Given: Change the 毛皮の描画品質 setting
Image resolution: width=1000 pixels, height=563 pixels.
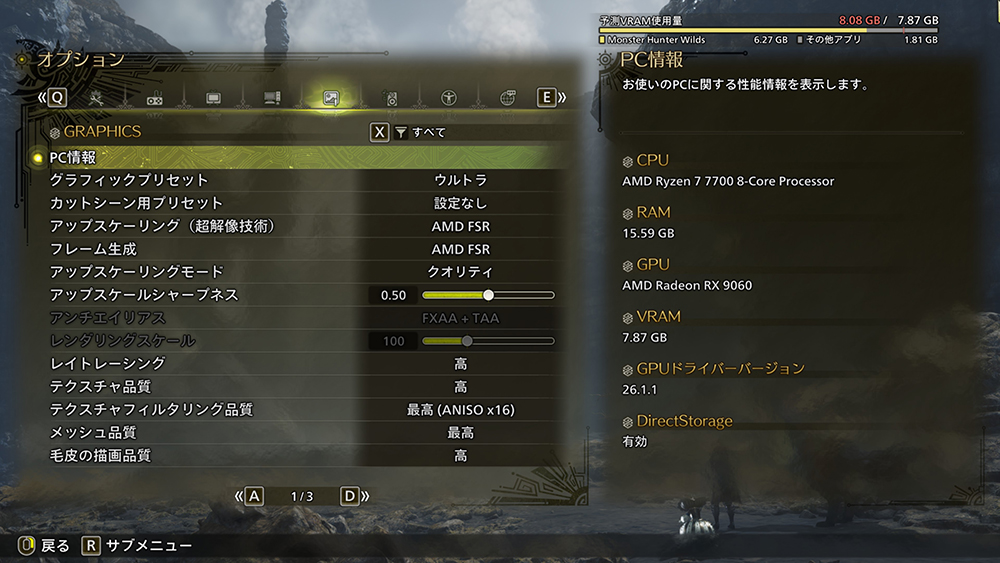Looking at the screenshot, I should (460, 456).
